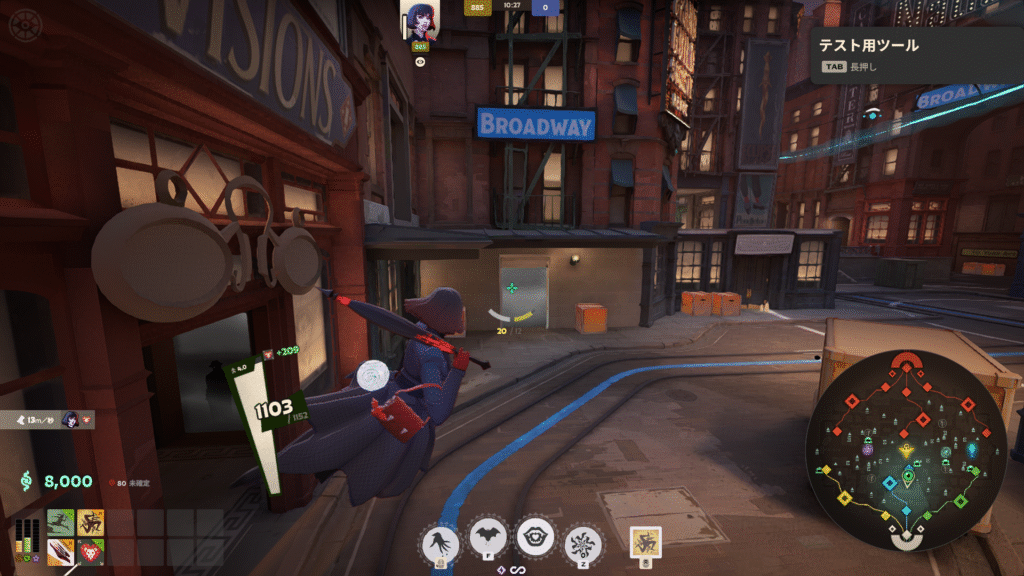The width and height of the screenshot is (1024, 576).
Task: Click the teammate portrait on the left edge
Action: tap(72, 420)
